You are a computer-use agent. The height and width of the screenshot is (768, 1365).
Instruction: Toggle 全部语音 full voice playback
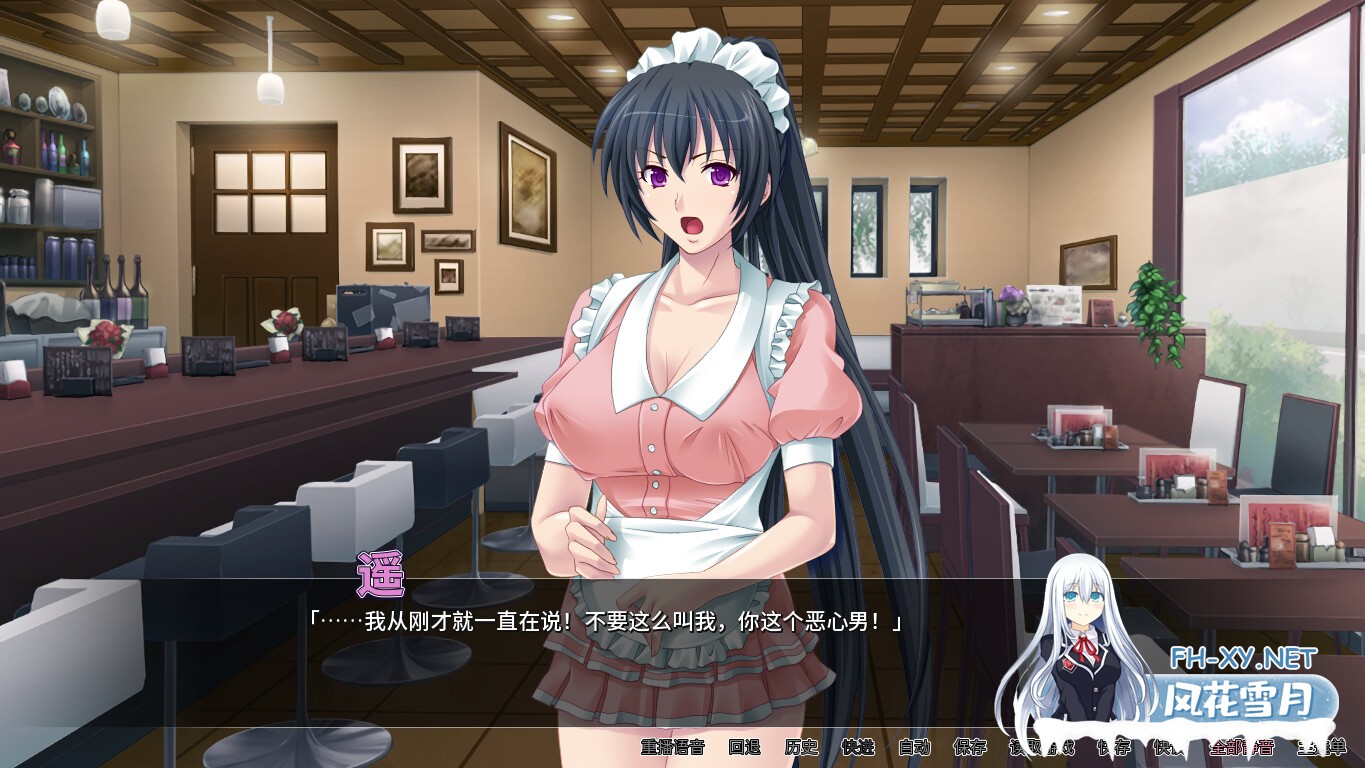[x=1241, y=747]
